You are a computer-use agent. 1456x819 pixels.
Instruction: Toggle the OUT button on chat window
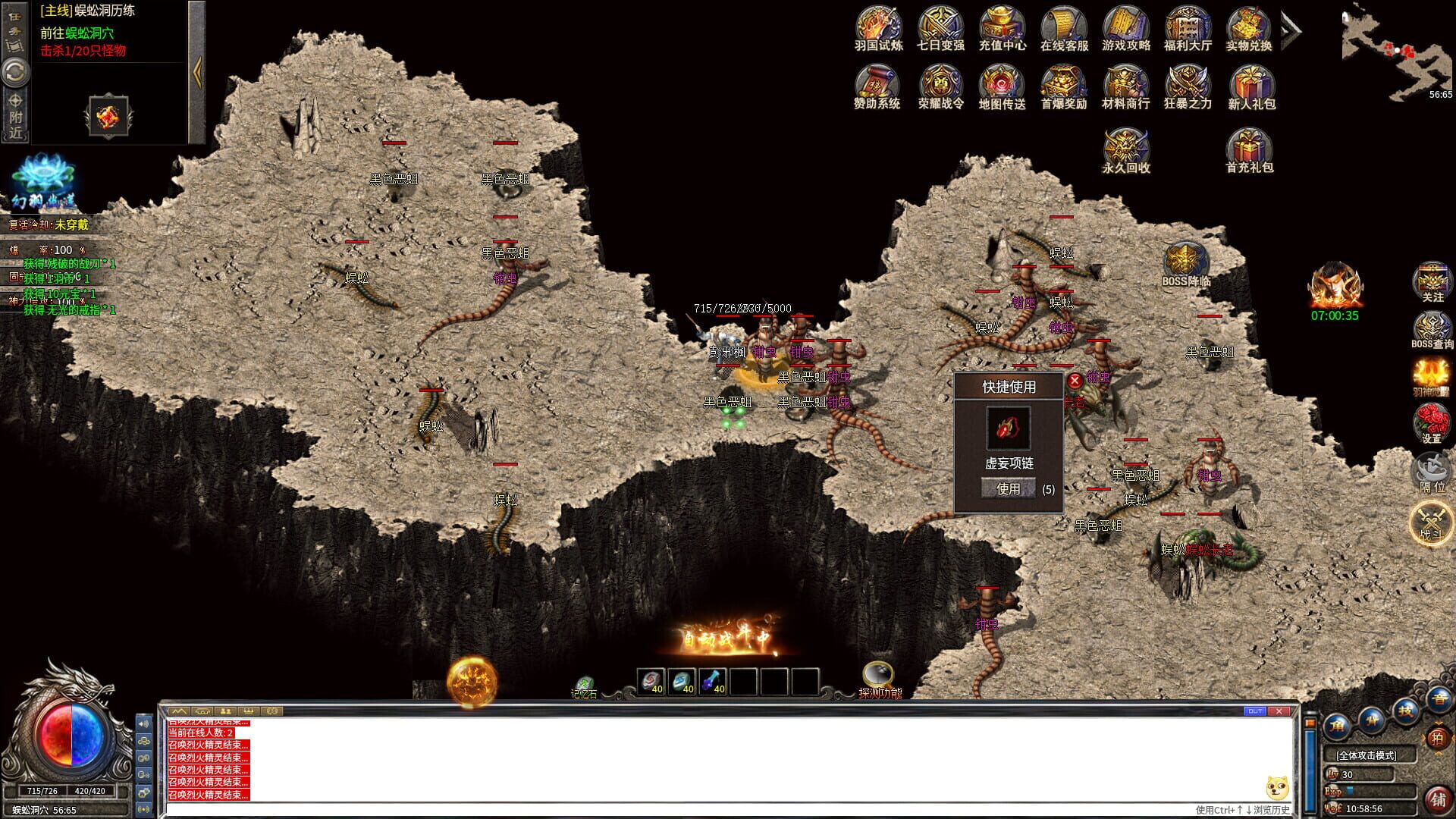pos(1255,711)
